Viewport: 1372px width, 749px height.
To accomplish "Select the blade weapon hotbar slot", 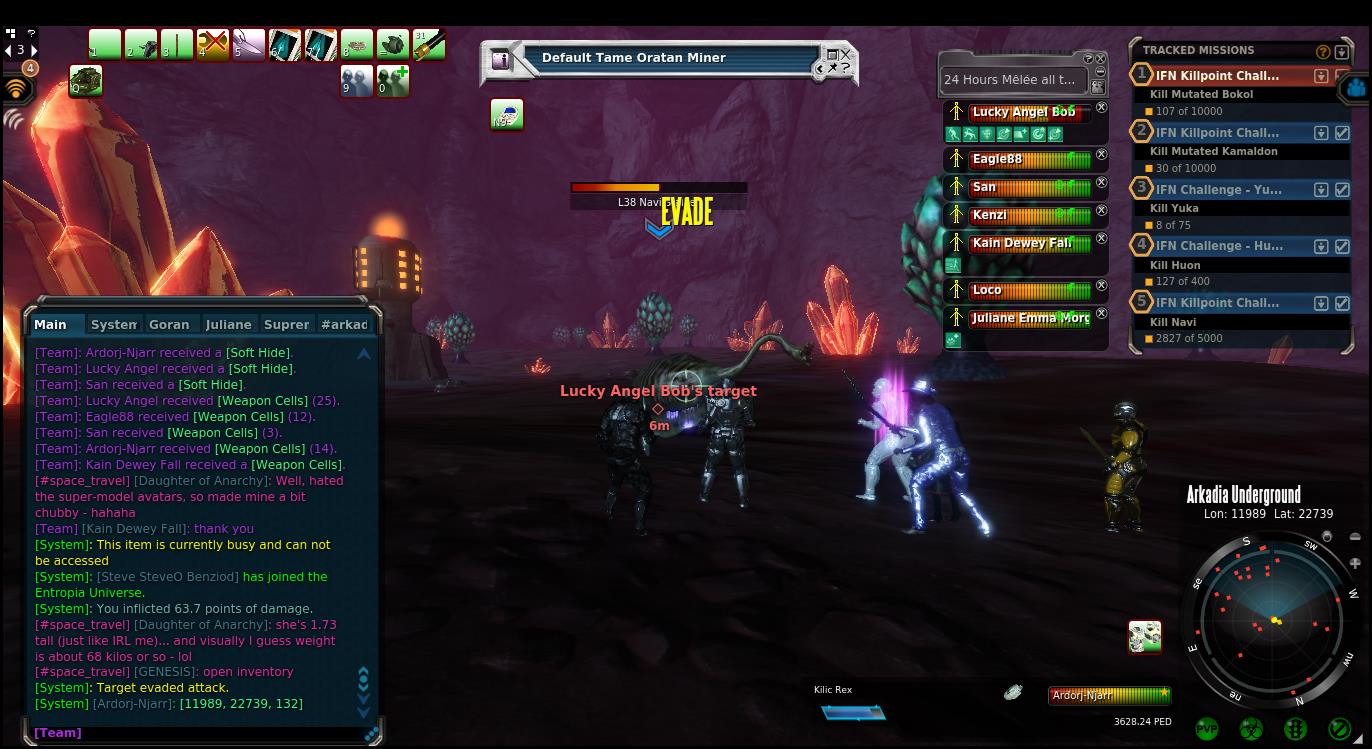I will click(249, 45).
